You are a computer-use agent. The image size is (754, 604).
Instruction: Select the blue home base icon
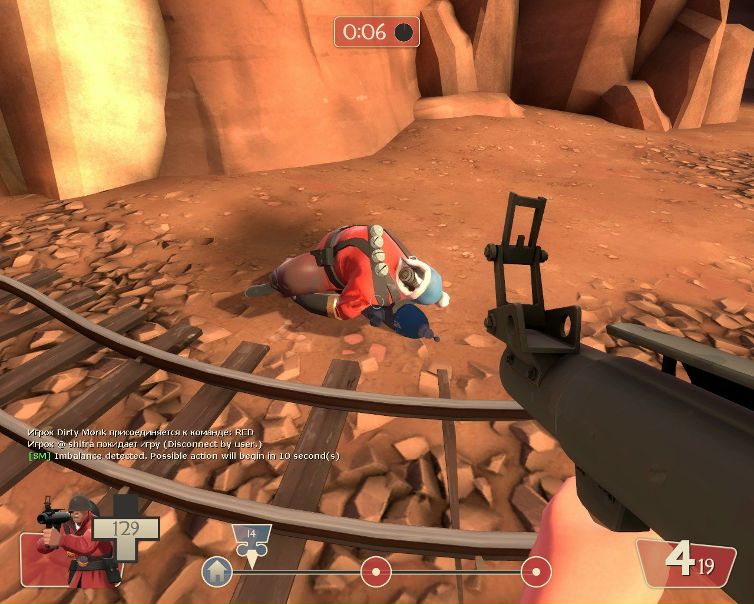point(216,572)
